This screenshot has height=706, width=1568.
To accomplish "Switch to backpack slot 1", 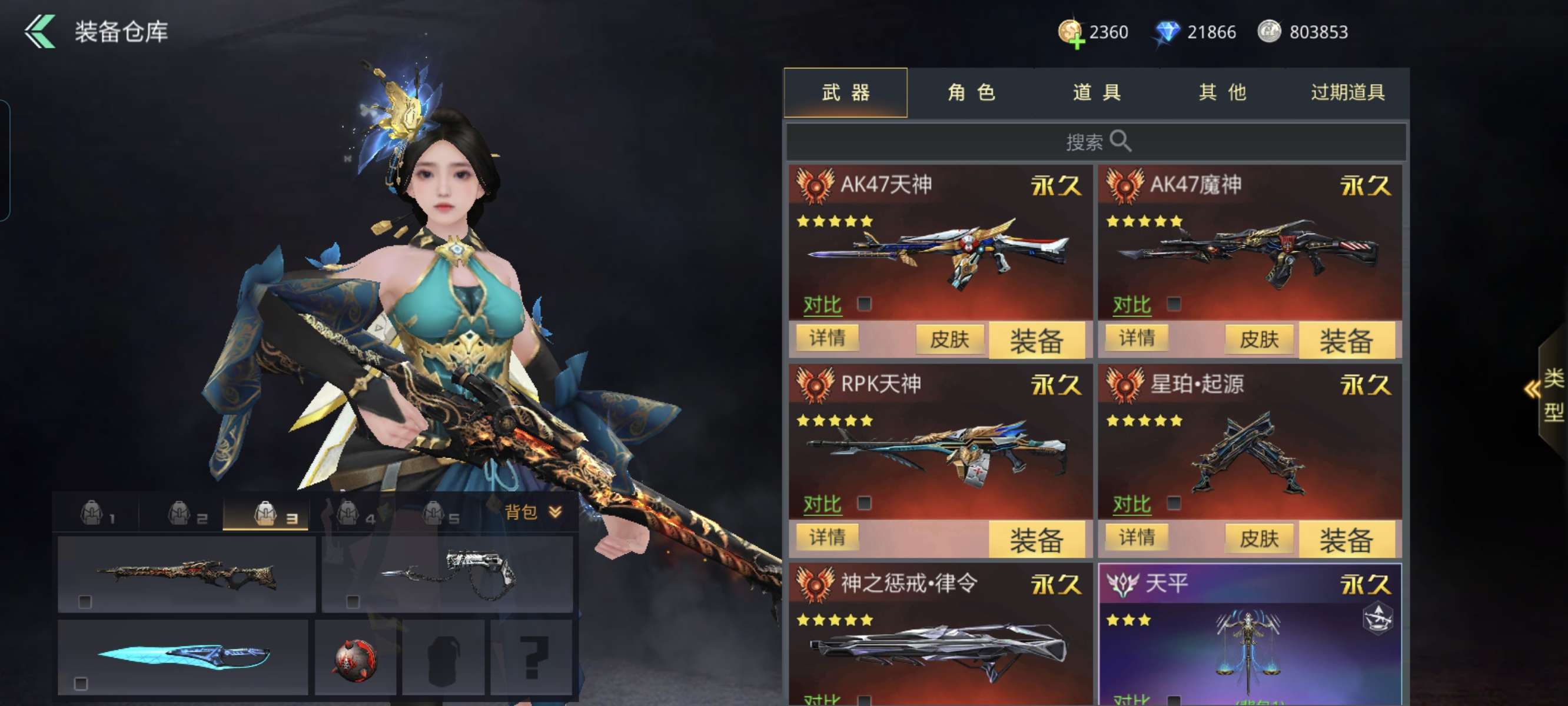I will click(97, 514).
